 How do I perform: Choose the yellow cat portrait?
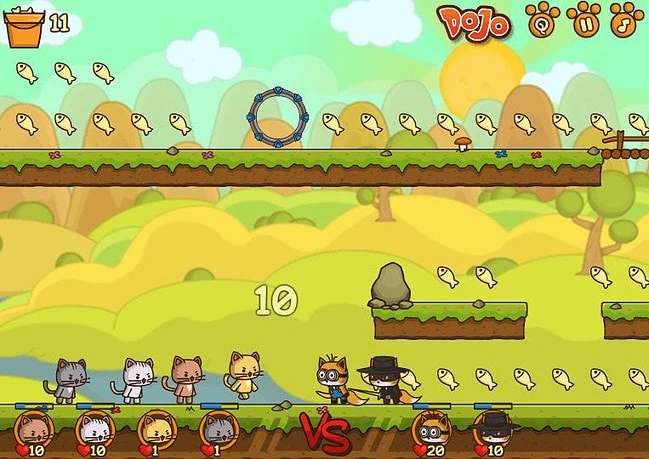156,429
